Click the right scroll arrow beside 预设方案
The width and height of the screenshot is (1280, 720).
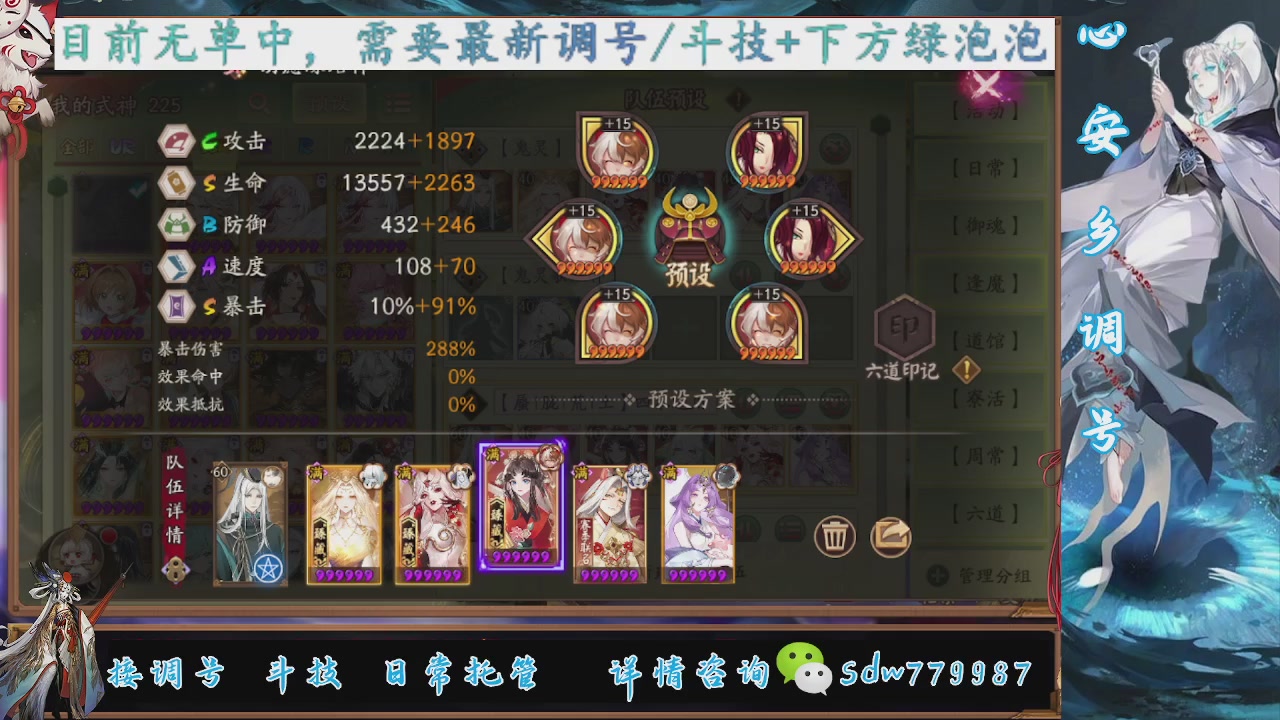[x=754, y=398]
